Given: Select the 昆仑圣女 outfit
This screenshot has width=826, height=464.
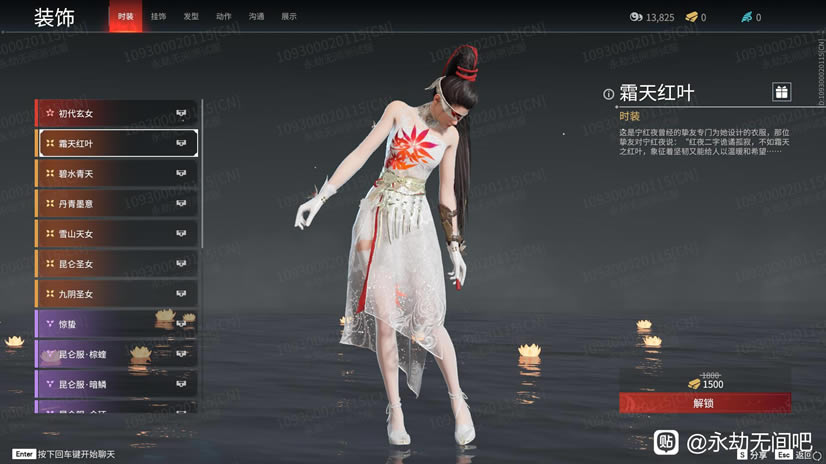Looking at the screenshot, I should [x=117, y=264].
